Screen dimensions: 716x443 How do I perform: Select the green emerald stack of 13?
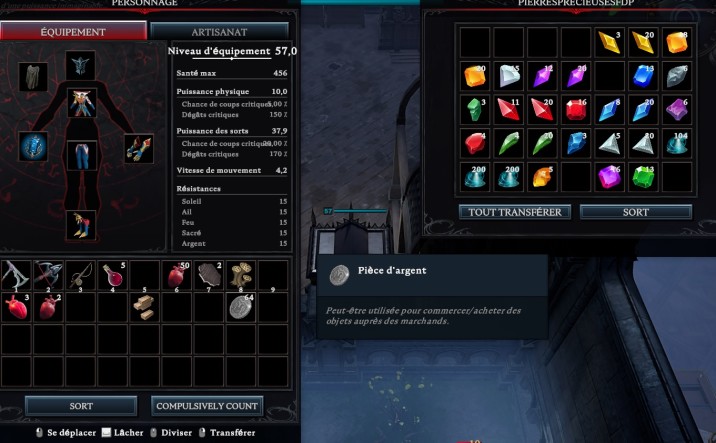(x=643, y=176)
